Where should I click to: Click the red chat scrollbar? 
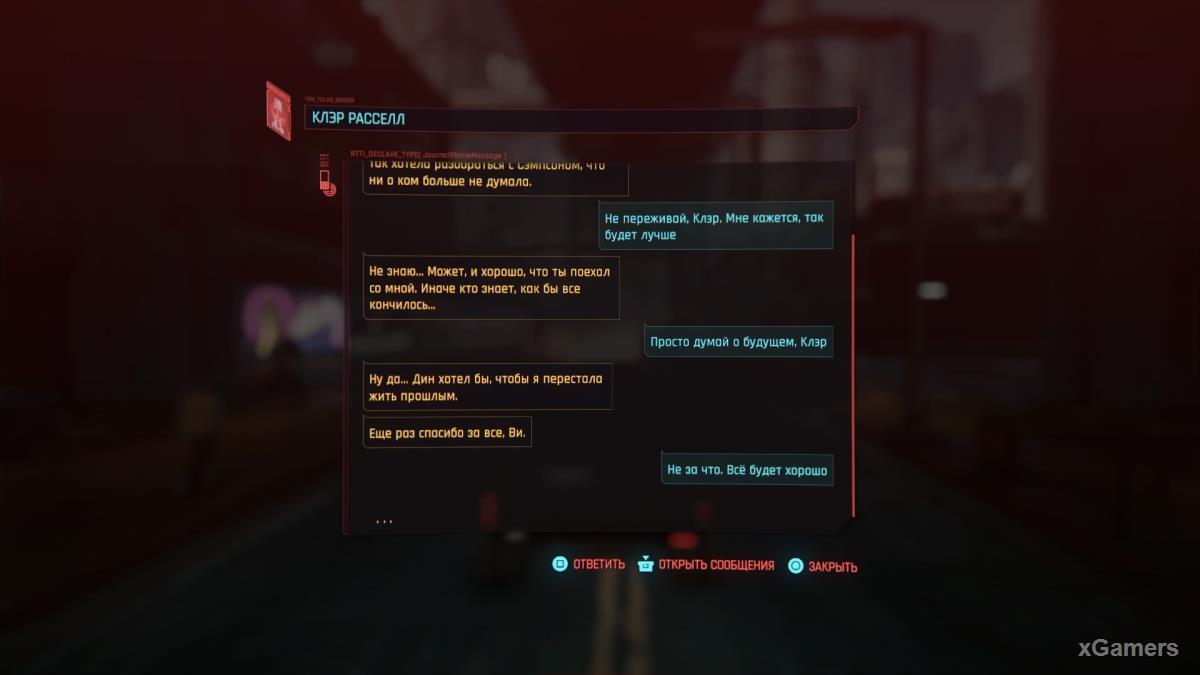point(853,375)
